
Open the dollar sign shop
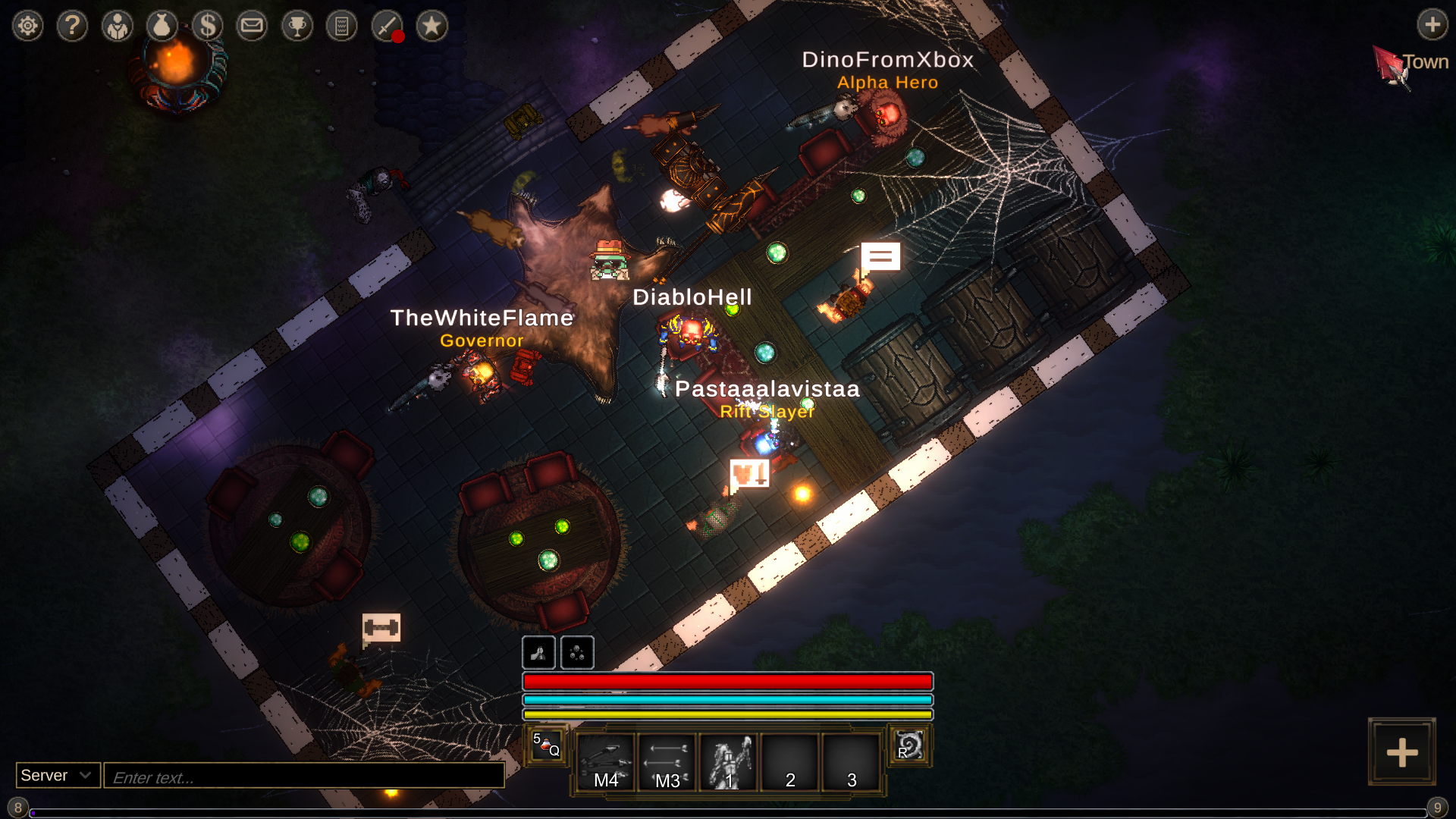[x=207, y=27]
